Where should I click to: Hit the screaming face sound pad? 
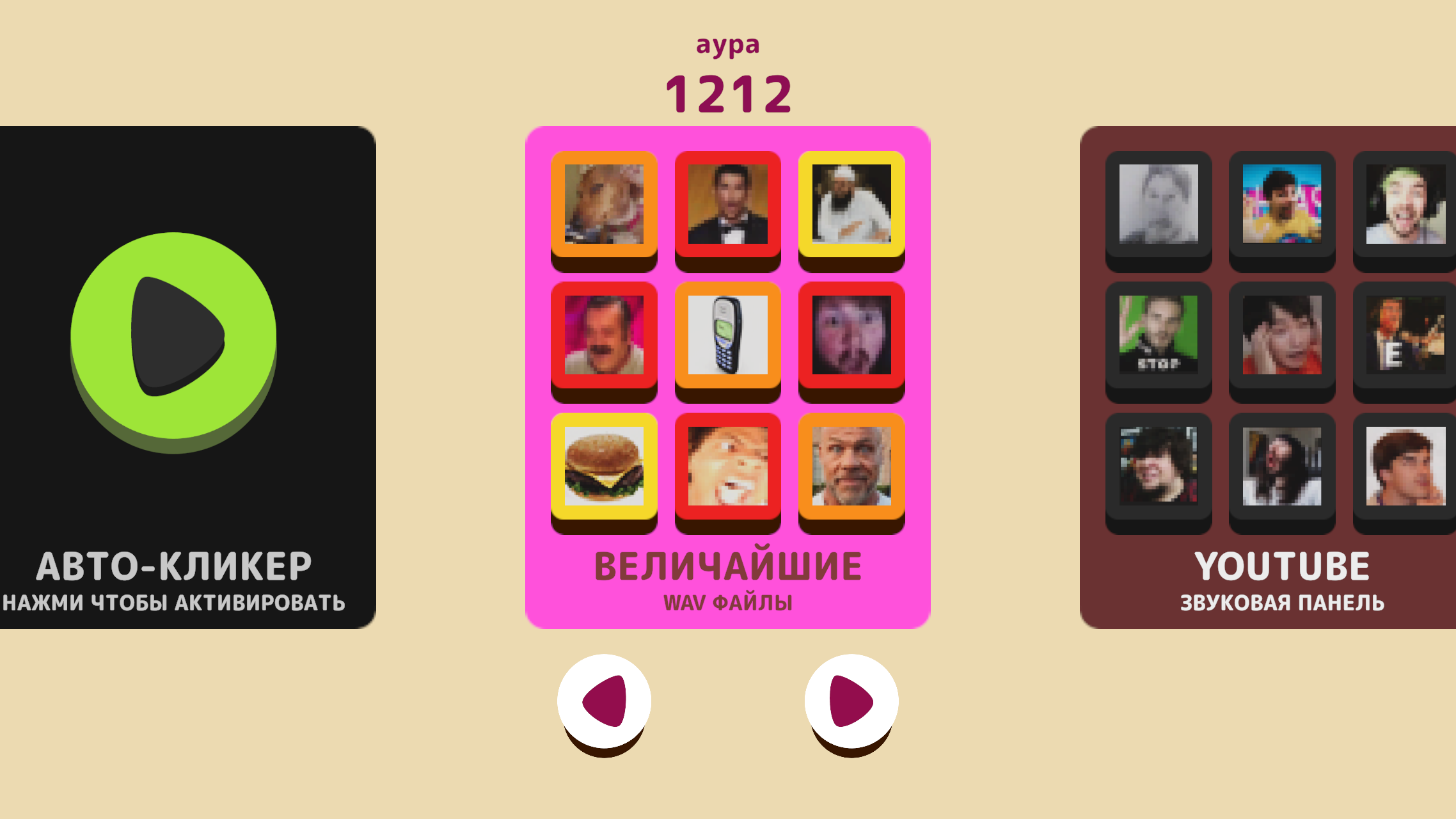coord(727,467)
